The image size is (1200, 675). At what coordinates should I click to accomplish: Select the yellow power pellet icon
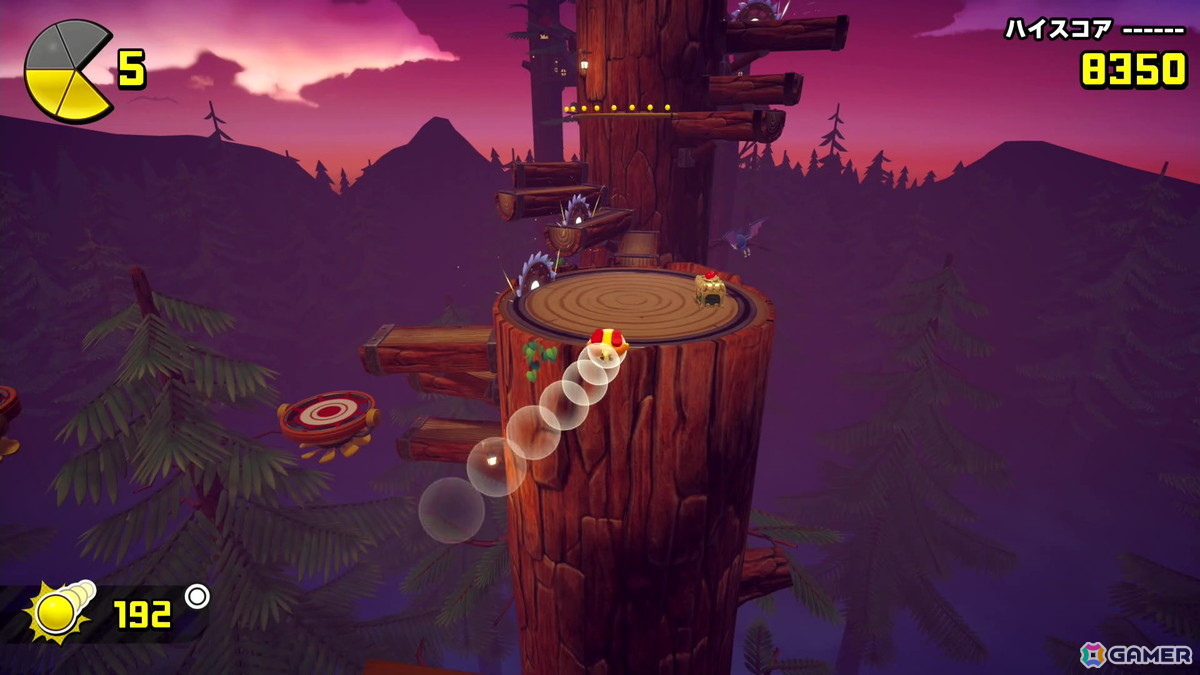point(62,611)
